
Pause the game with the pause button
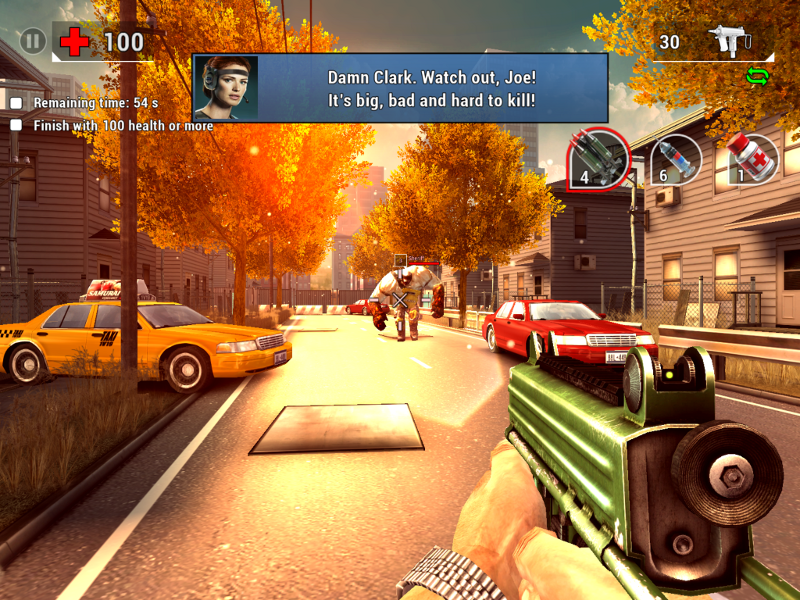click(x=34, y=42)
